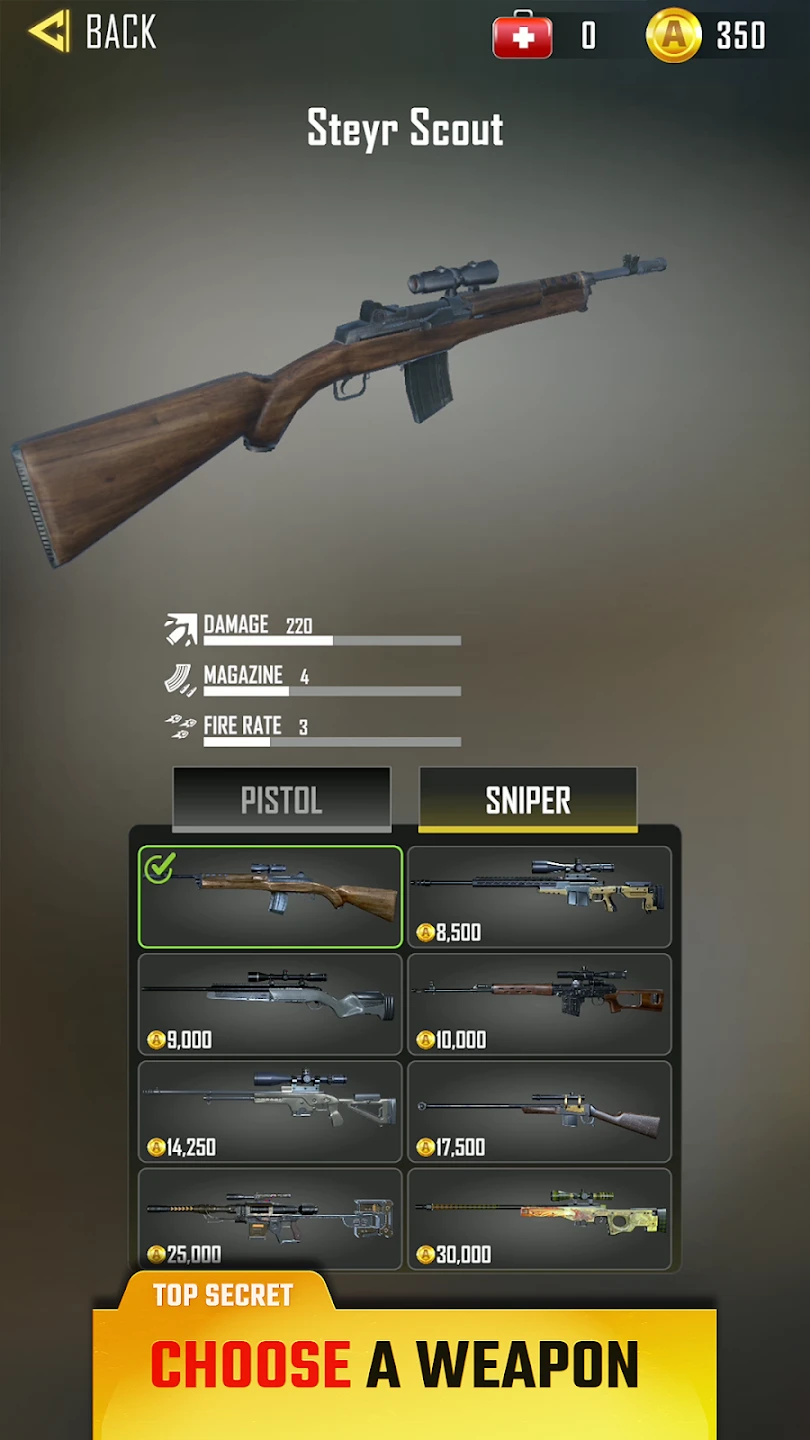This screenshot has width=810, height=1440.
Task: Choose the 10,000 coin sniper rifle
Action: tap(539, 1003)
